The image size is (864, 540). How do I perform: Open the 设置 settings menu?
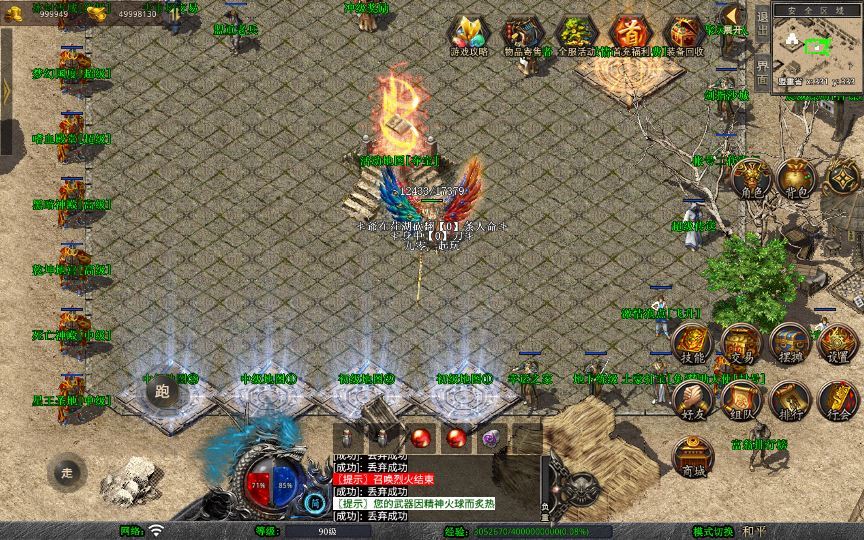click(838, 343)
